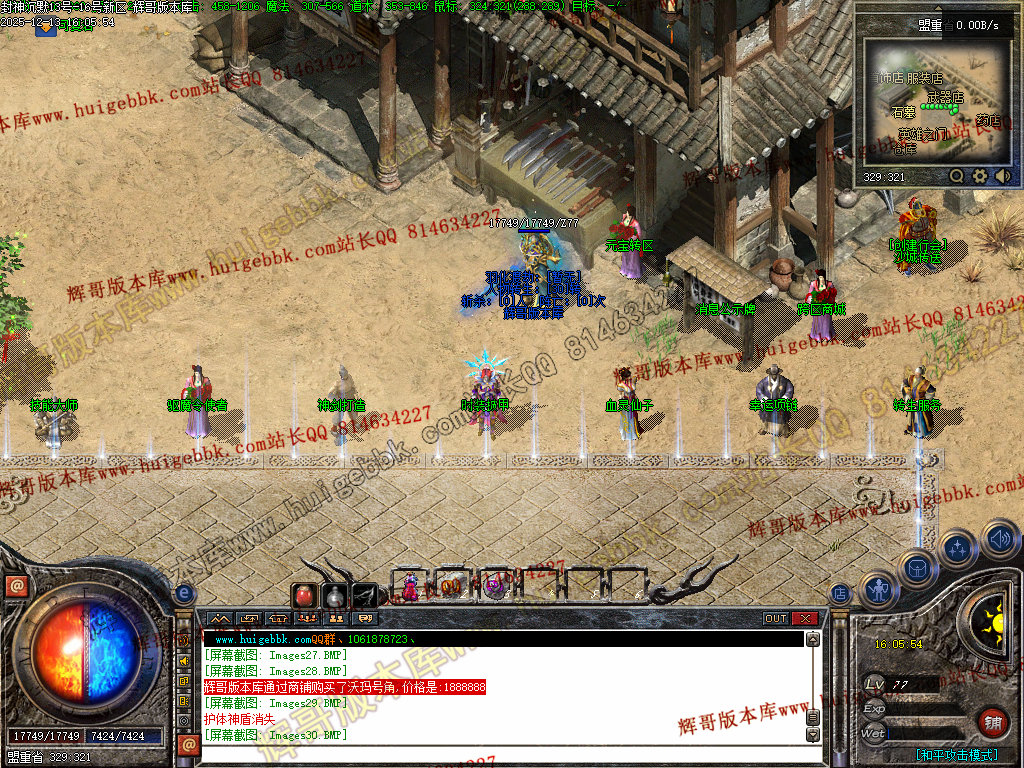The width and height of the screenshot is (1024, 768).
Task: Toggle sound with the minimap speaker icon
Action: pos(1002,176)
